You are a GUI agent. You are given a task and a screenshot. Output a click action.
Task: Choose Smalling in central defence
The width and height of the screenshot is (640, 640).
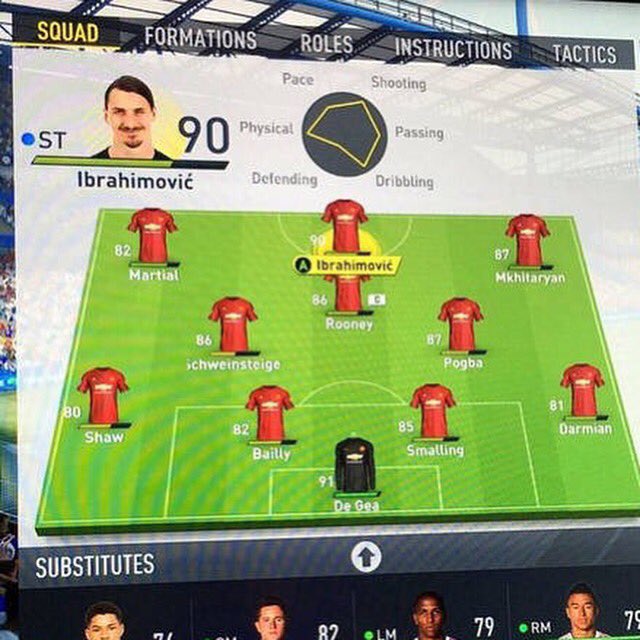(433, 411)
